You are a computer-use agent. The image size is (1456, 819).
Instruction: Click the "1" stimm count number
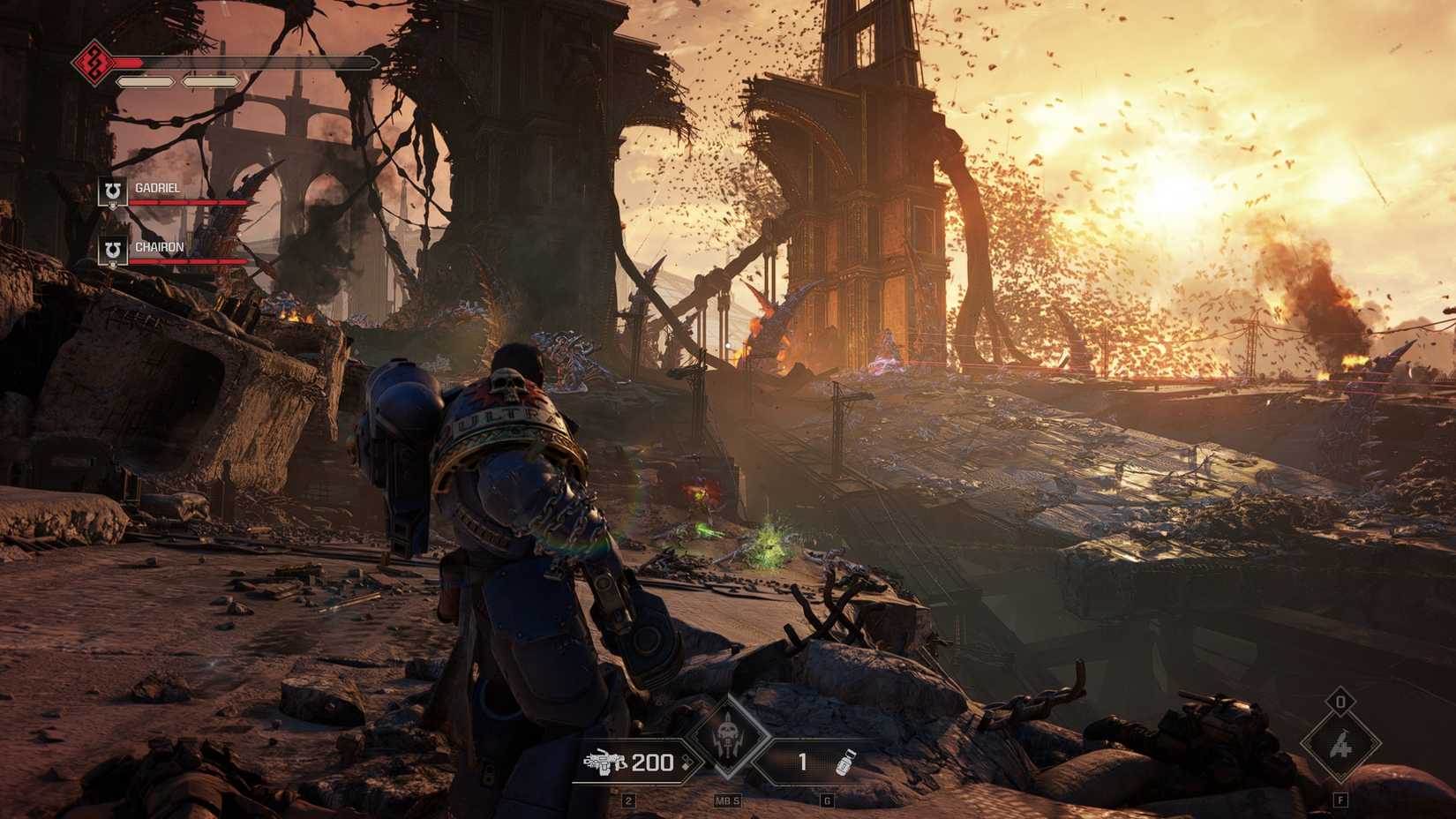point(801,761)
